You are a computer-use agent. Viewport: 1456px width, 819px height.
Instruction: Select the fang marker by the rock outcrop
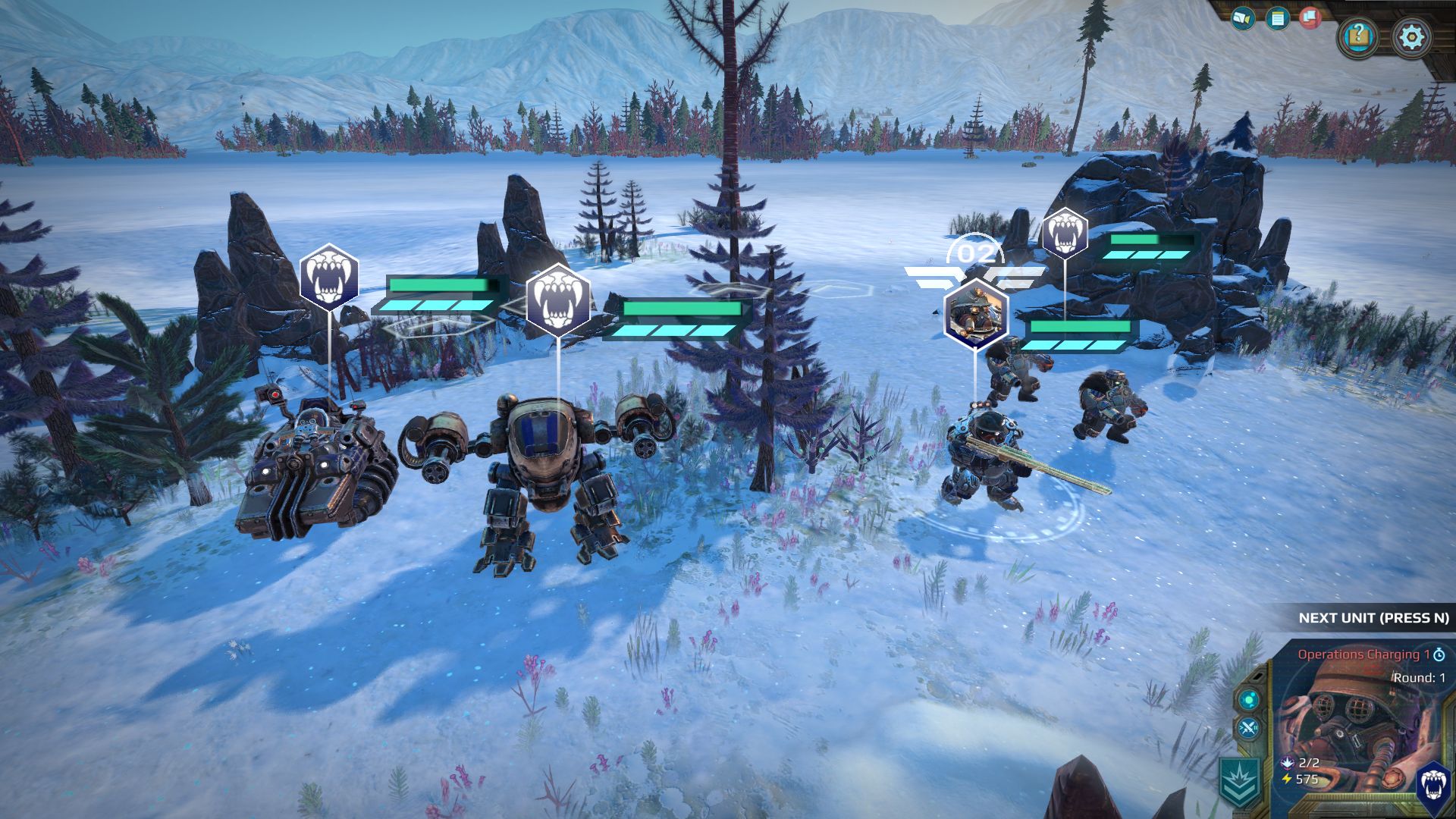1064,233
